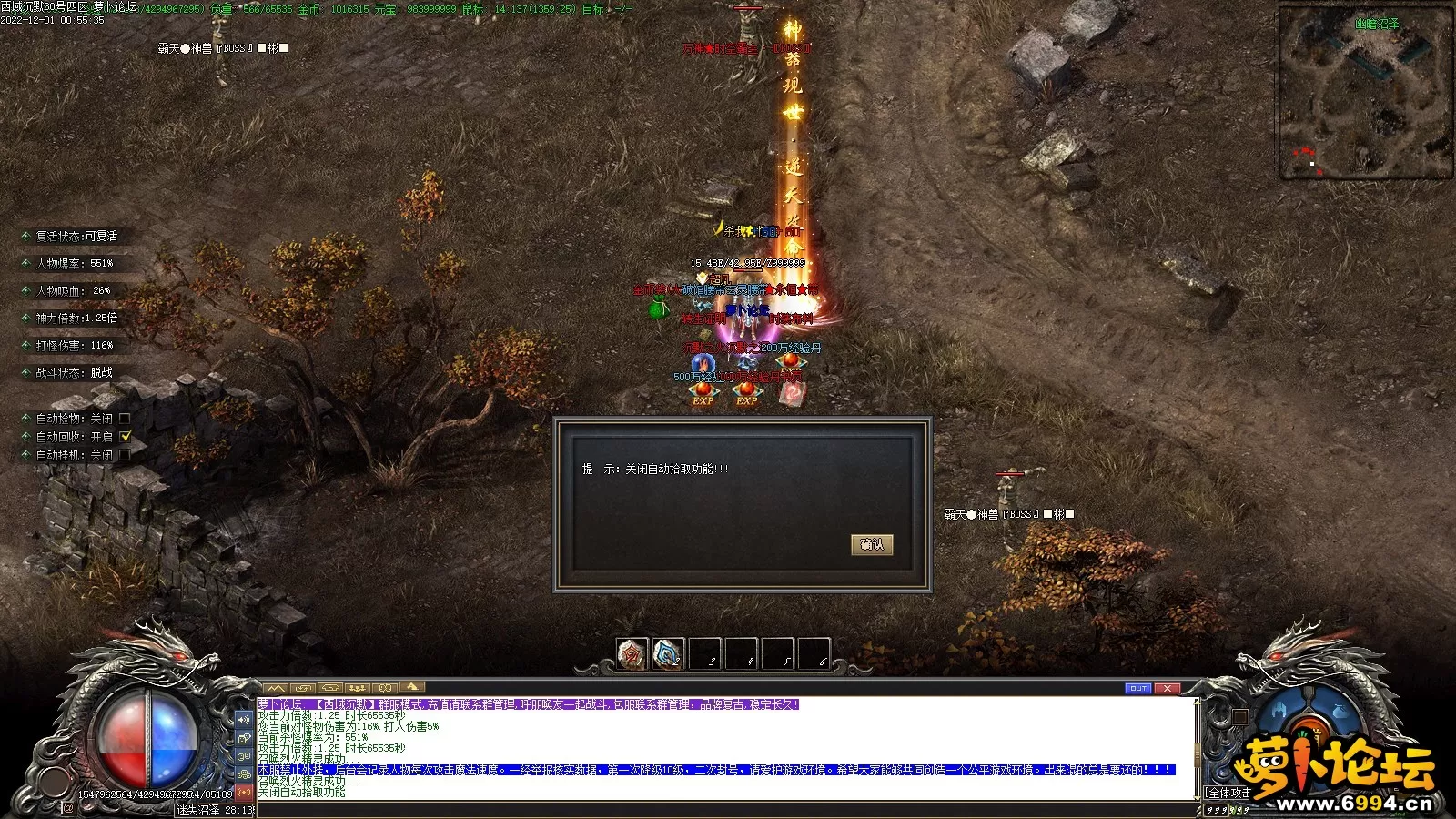Confirm the auto-pickup notice with 确认

tap(871, 544)
